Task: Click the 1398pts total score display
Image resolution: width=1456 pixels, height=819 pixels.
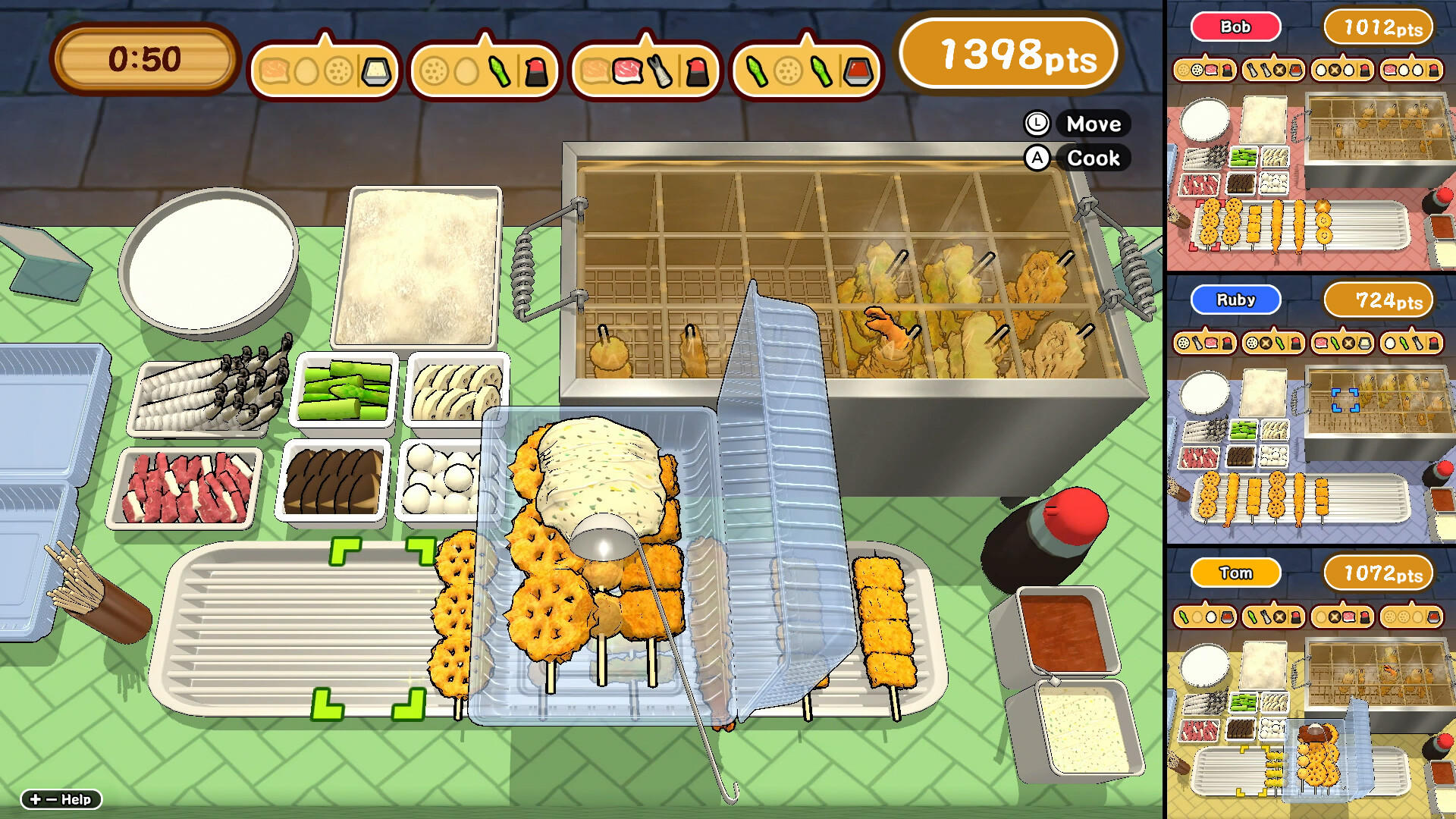Action: (1009, 55)
